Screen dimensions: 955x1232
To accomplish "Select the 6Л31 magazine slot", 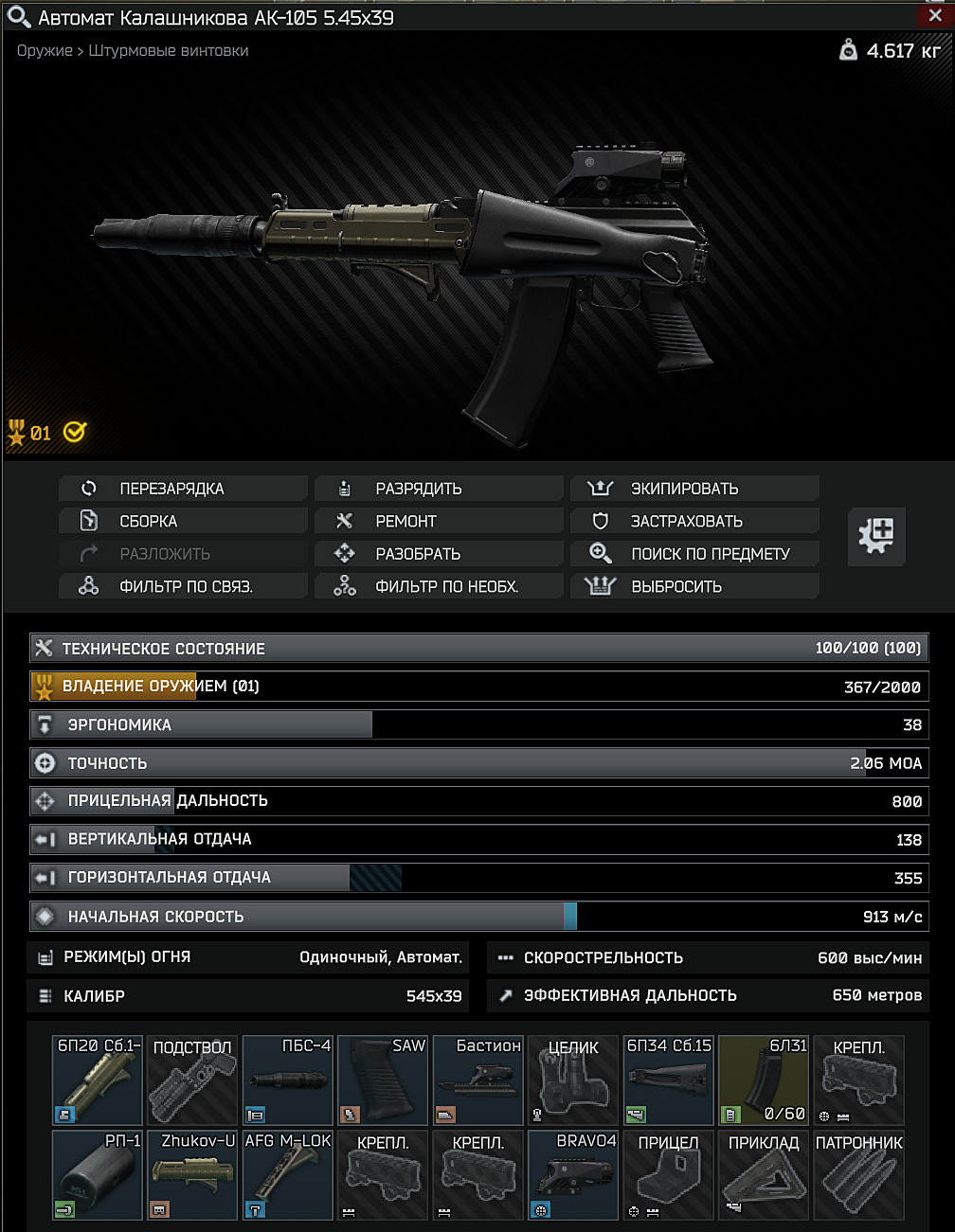I will [x=764, y=1080].
